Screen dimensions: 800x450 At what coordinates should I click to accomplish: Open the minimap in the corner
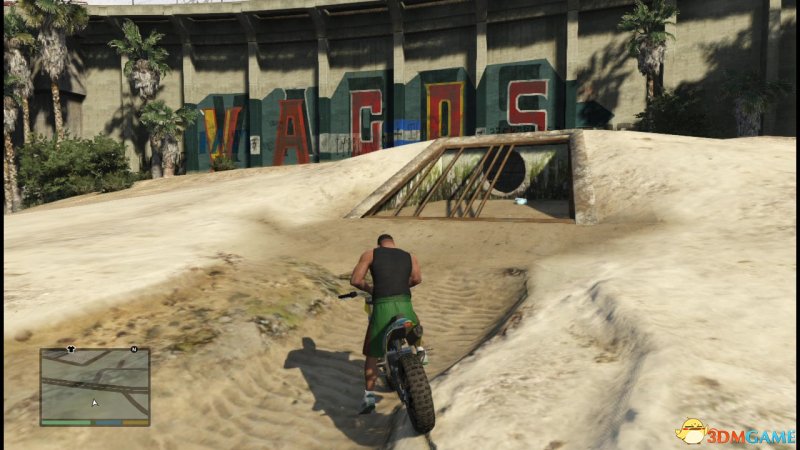95,386
